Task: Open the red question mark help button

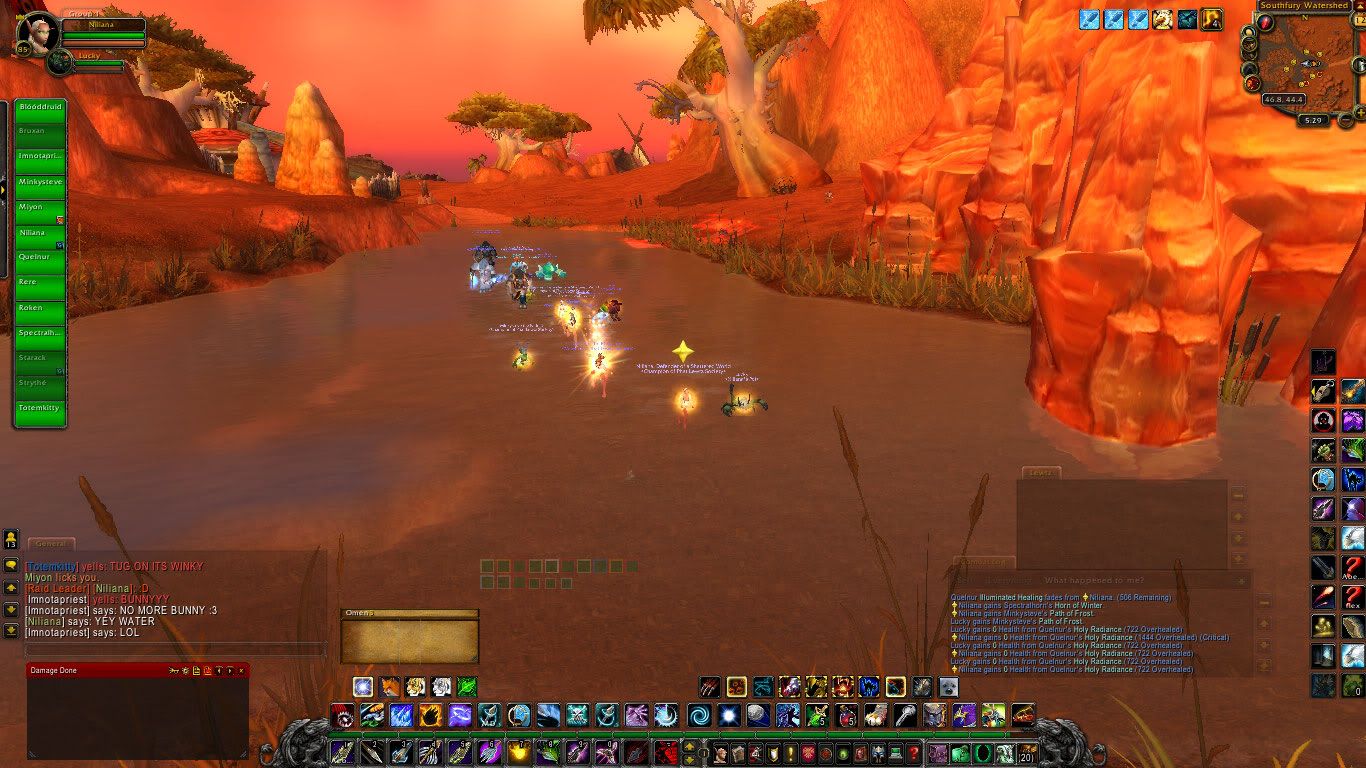Action: [913, 753]
